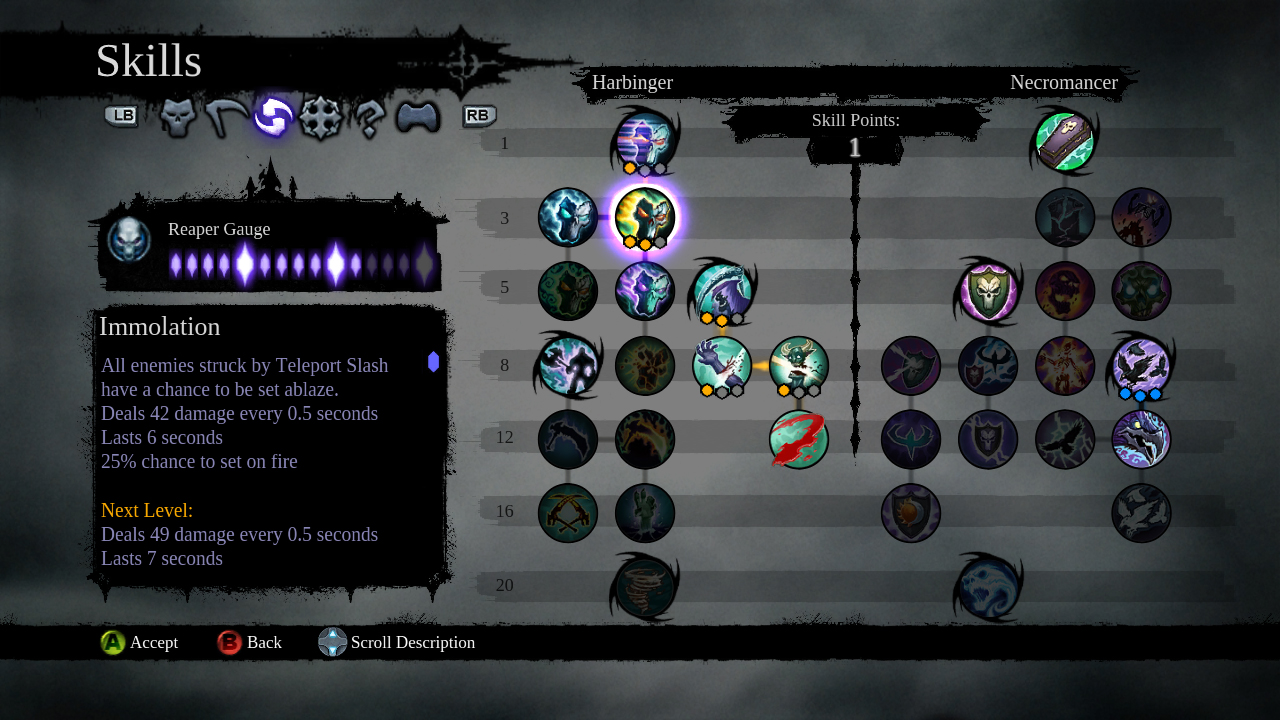Screen dimensions: 1280x720
Task: Select the red scythe skill in the Harbinger tree
Action: coord(797,439)
